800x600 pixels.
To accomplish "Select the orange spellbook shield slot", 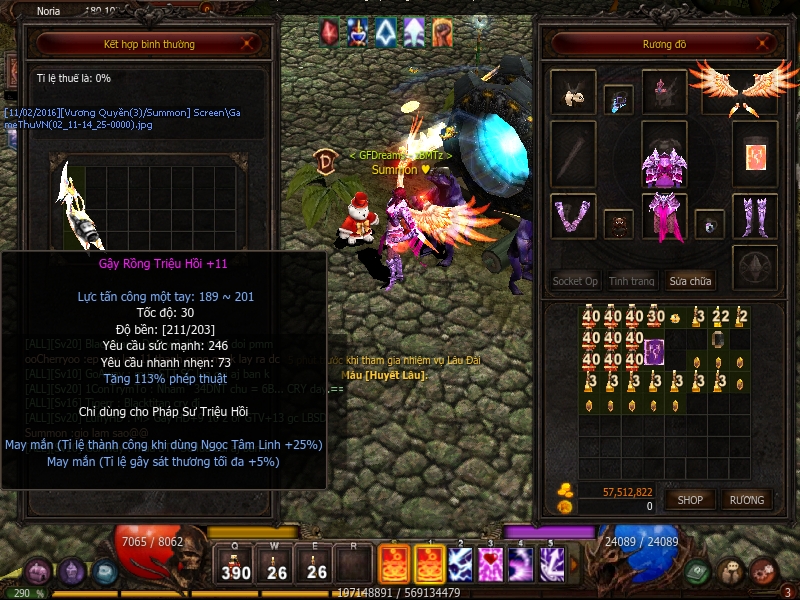I will pyautogui.click(x=755, y=155).
